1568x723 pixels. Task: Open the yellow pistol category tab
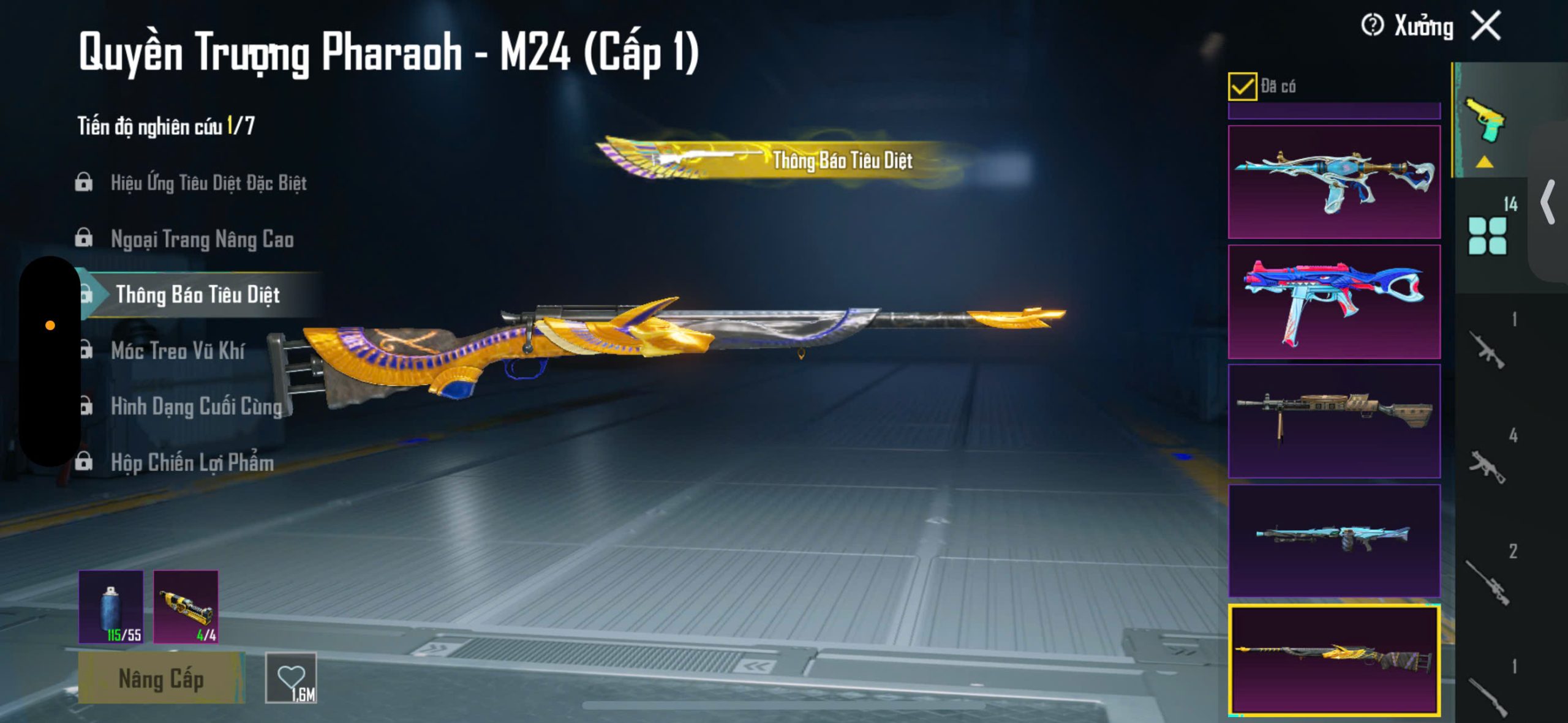1484,120
